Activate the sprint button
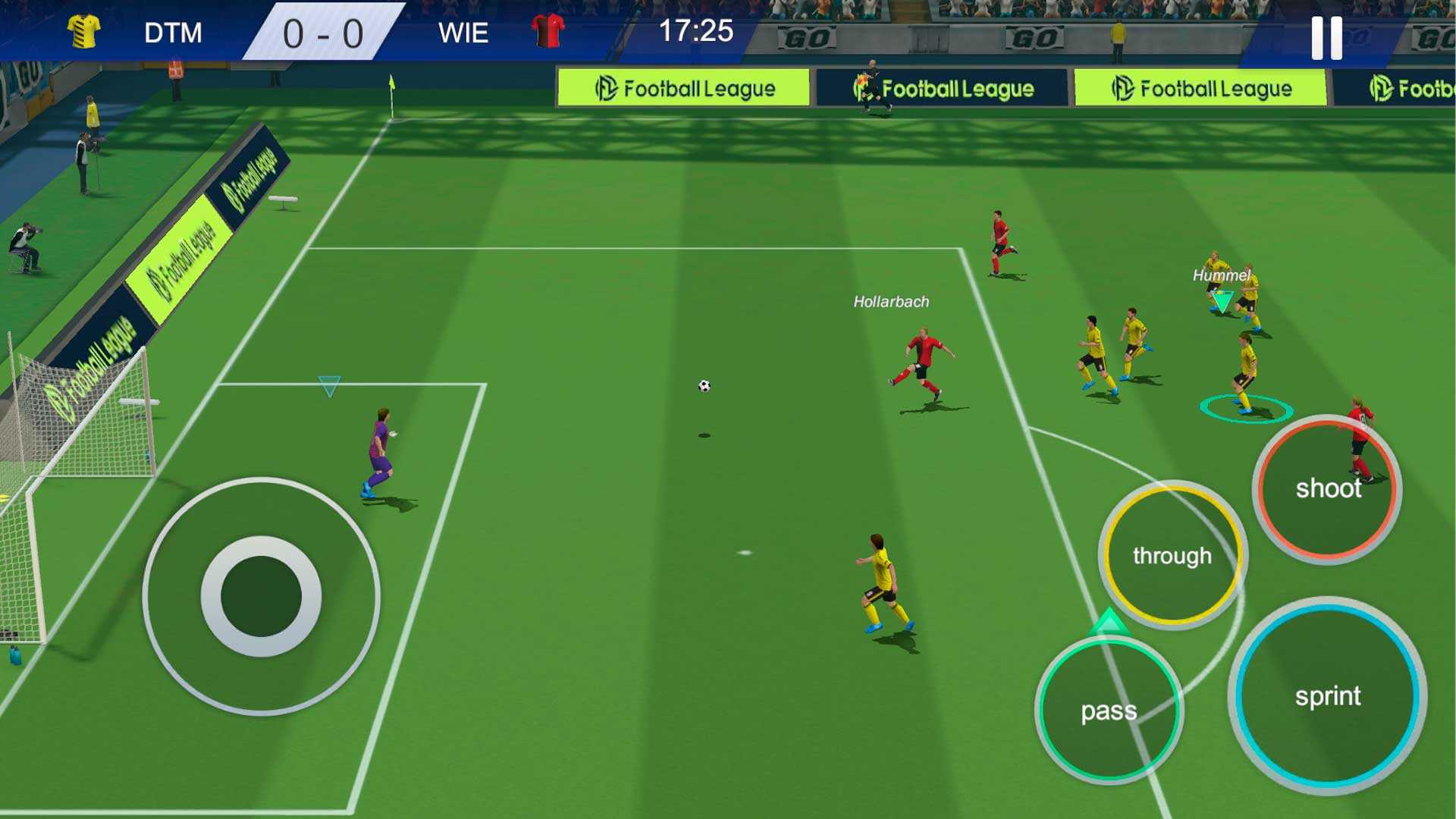This screenshot has height=819, width=1456. 1327,695
